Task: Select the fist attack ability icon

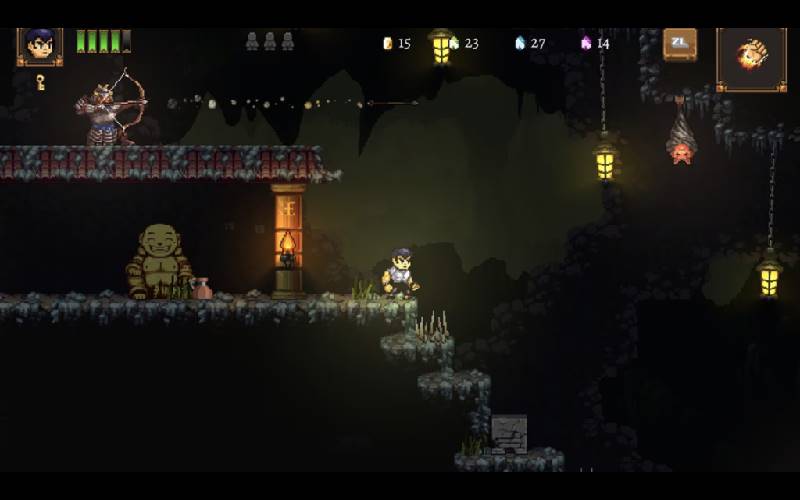Action: pos(751,57)
